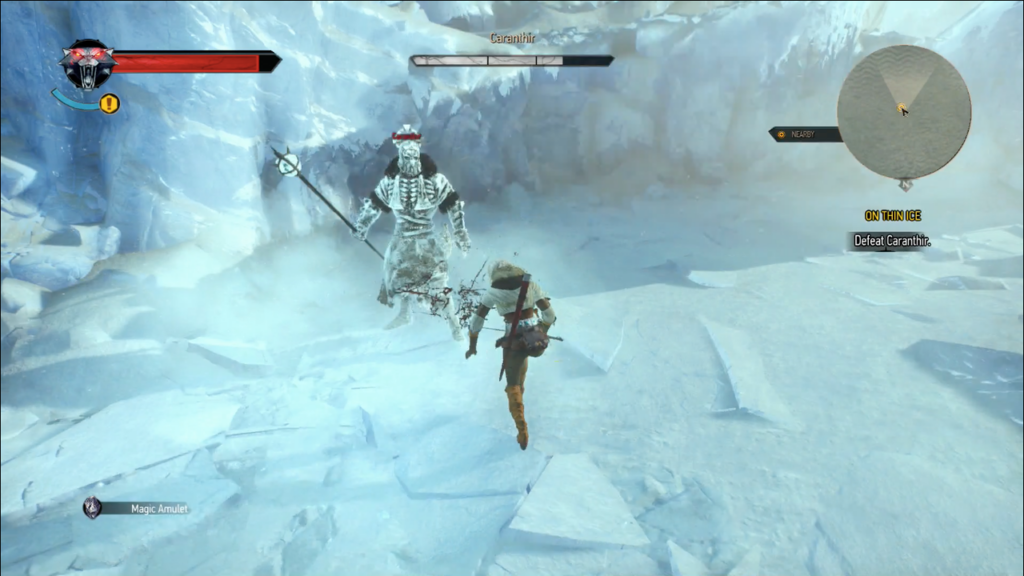Select the wolf medallion icon
This screenshot has height=576, width=1024.
88,64
